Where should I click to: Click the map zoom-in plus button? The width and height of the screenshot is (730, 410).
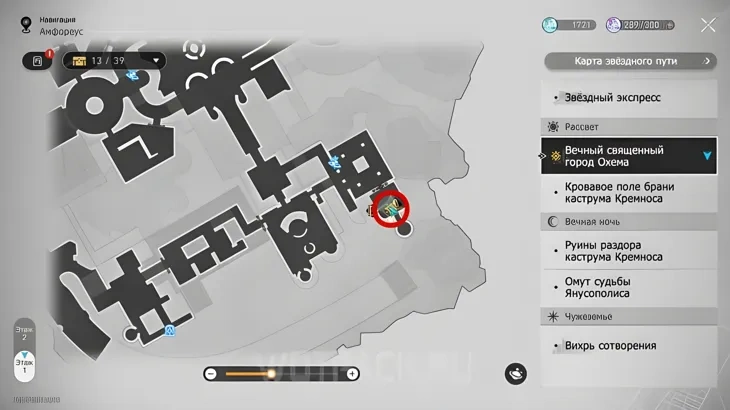pos(352,374)
